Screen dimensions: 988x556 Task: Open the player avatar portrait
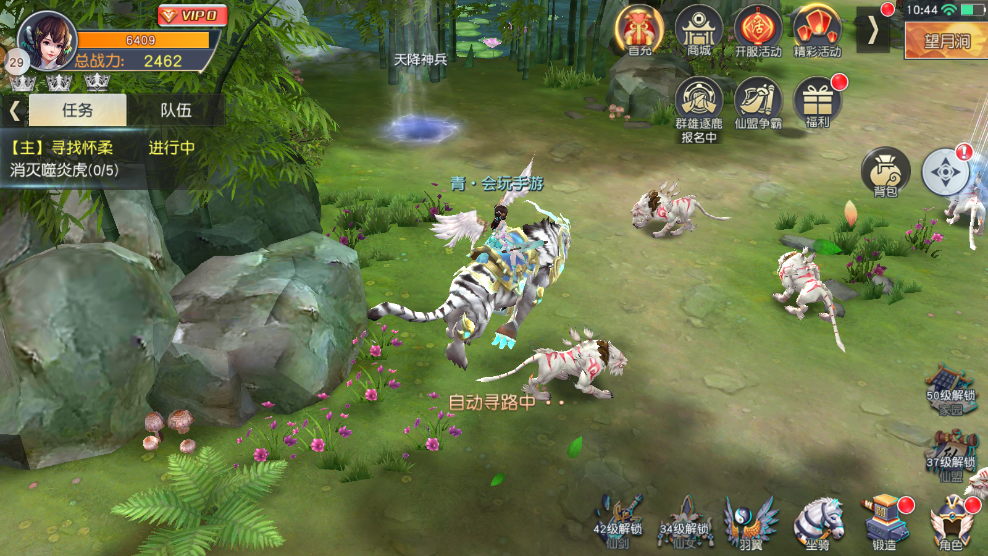coord(45,38)
